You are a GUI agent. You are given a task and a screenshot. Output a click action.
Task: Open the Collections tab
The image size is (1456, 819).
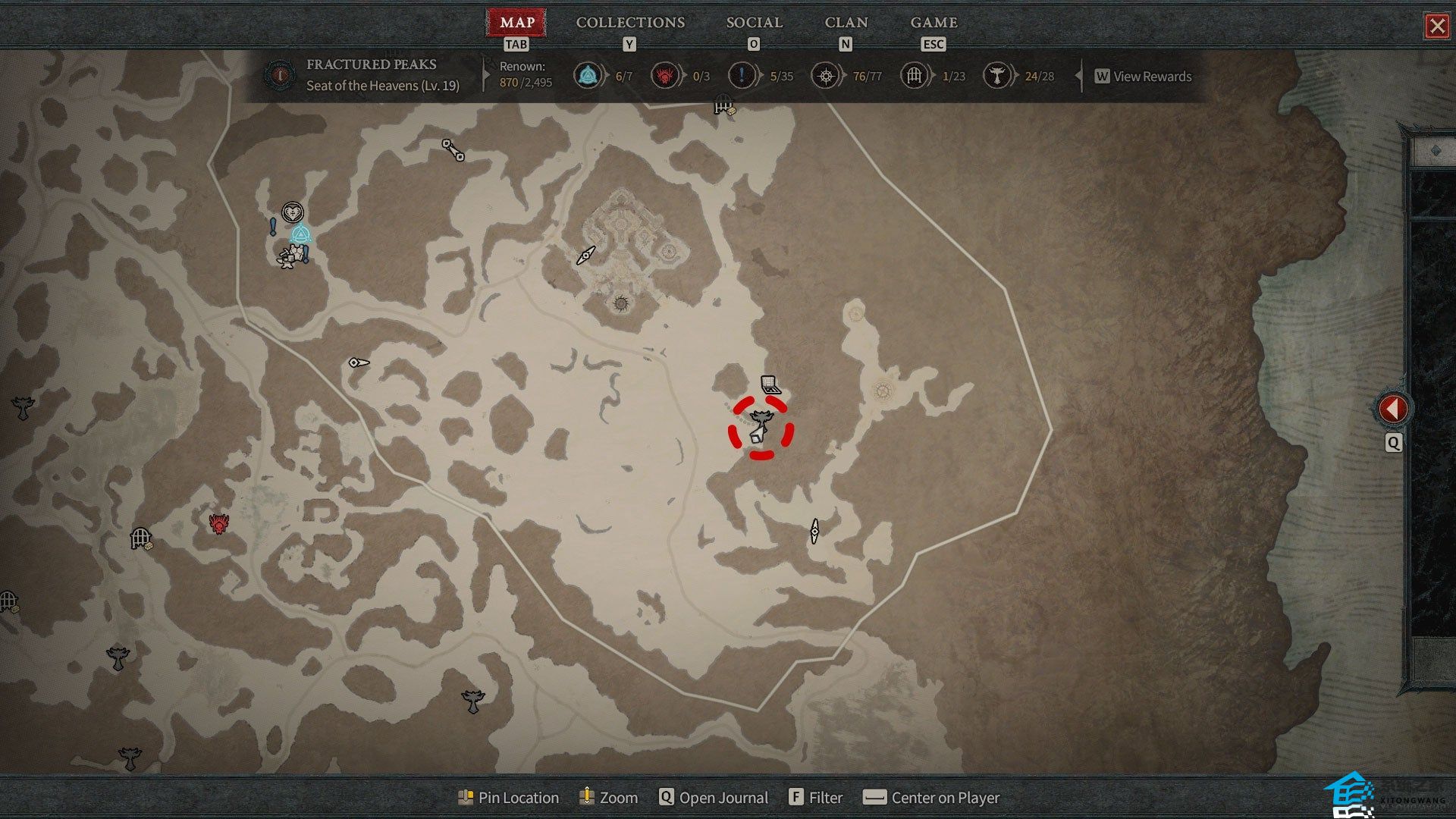(x=630, y=23)
